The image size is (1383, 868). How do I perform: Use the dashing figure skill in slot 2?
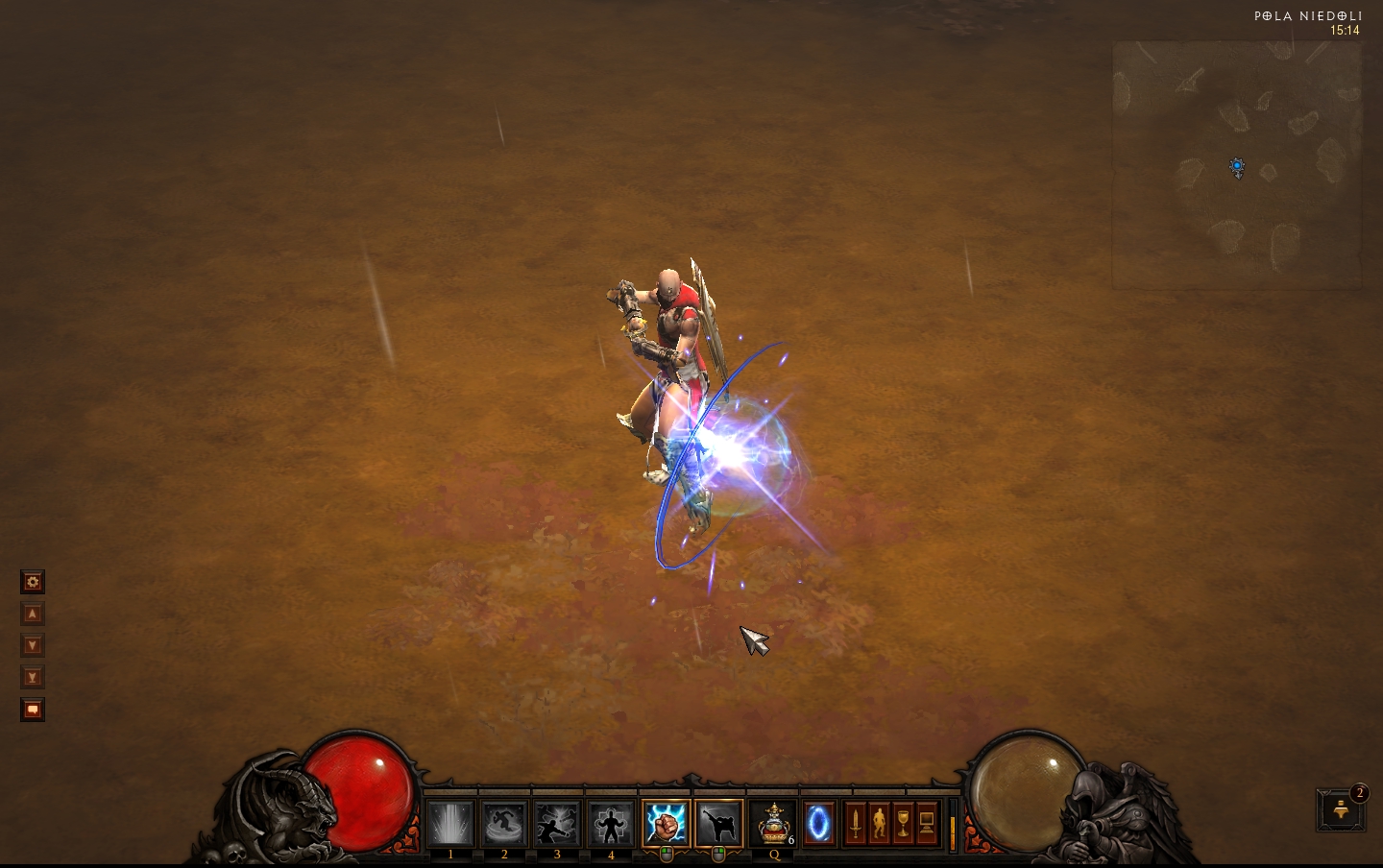point(504,824)
